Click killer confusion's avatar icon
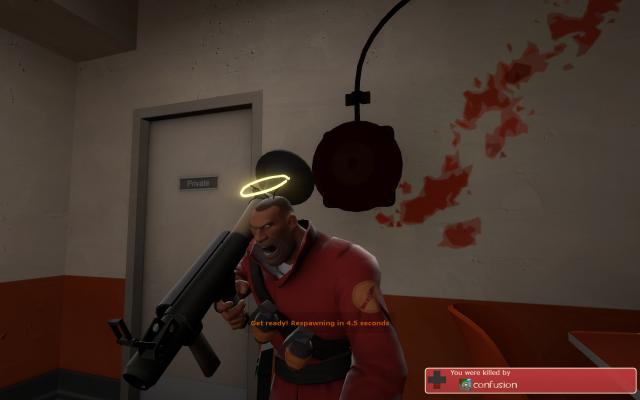Viewport: 640px width, 400px height. pyautogui.click(x=467, y=384)
